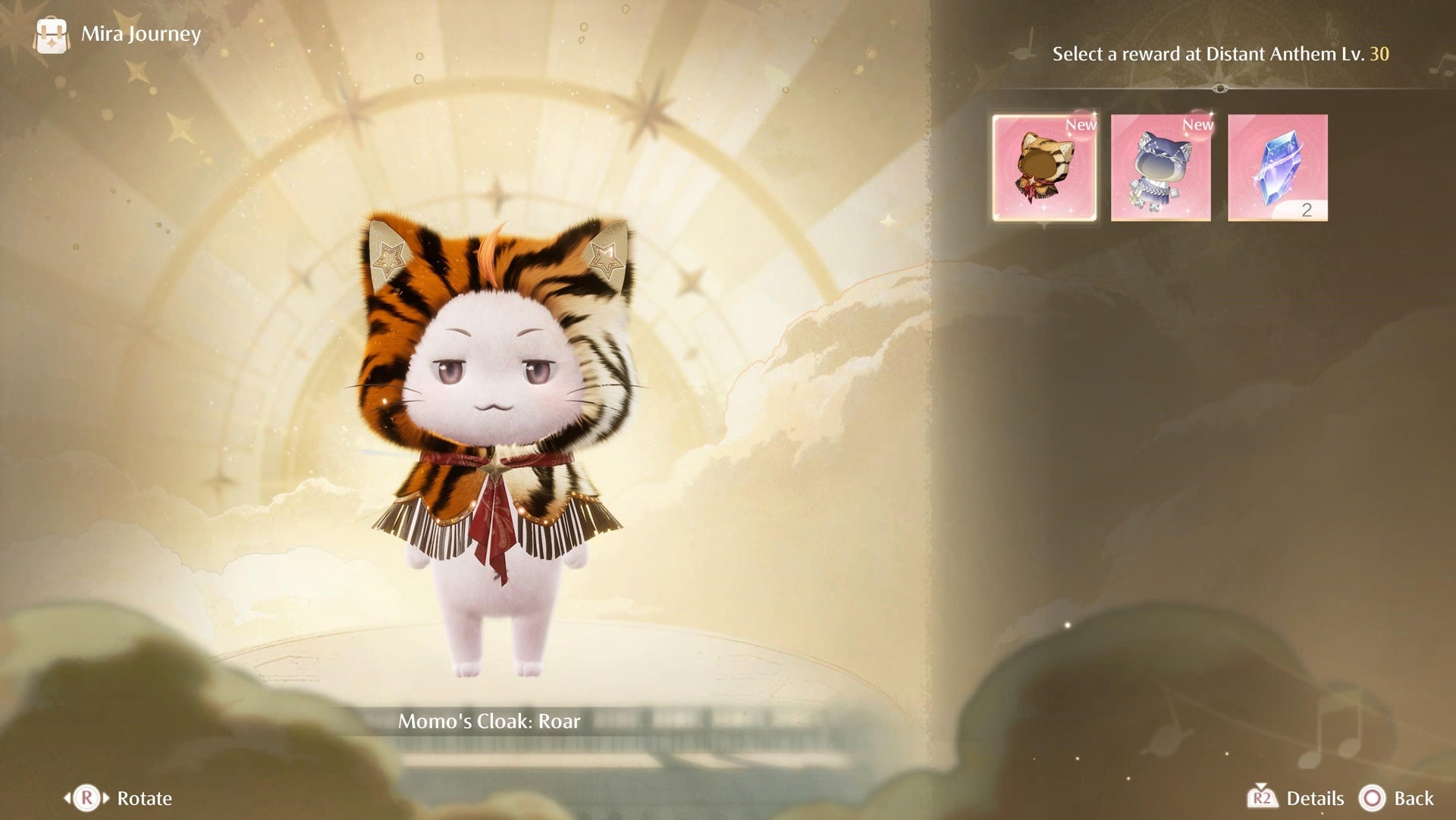Viewport: 1456px width, 820px height.
Task: Choose the blue crystal reward icon
Action: 1277,166
